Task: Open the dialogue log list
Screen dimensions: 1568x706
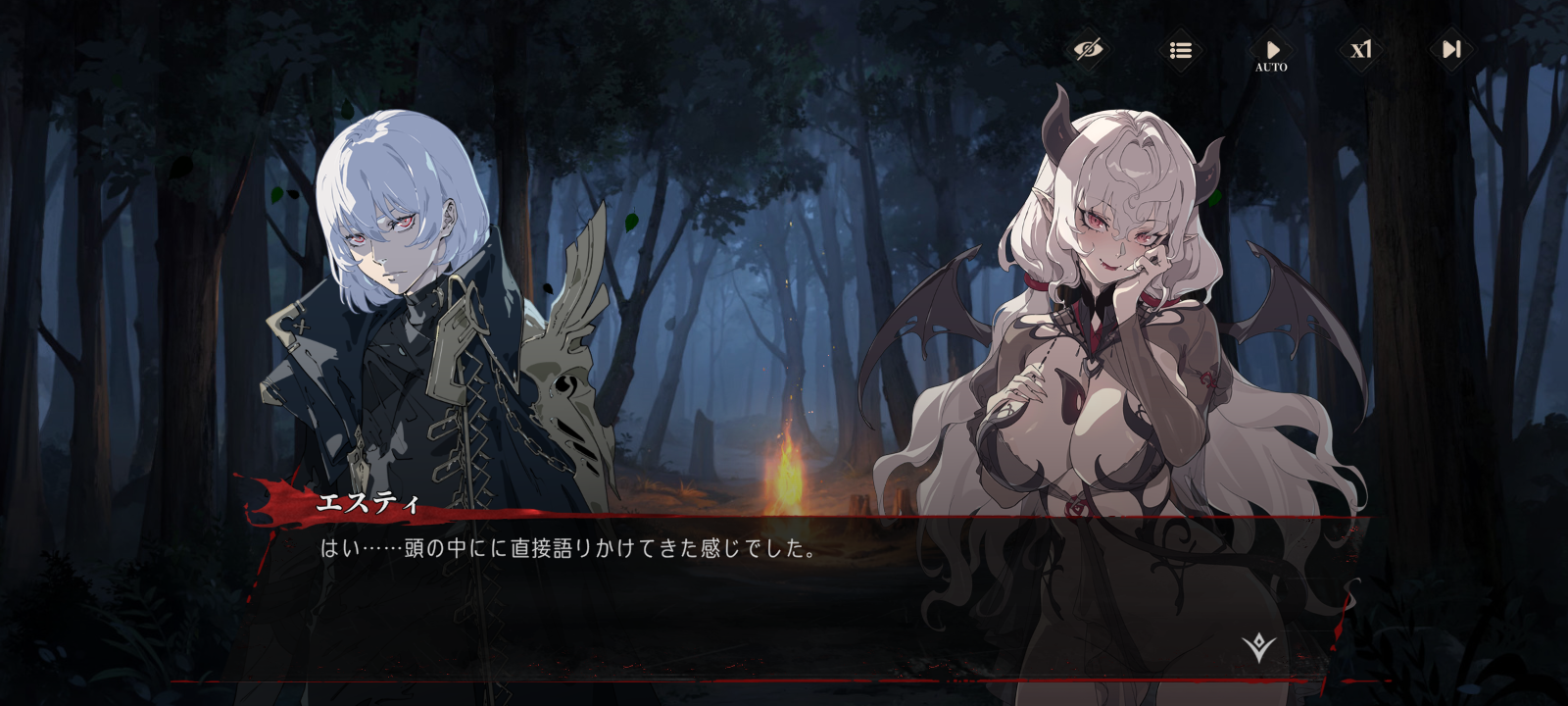Action: tap(1180, 49)
